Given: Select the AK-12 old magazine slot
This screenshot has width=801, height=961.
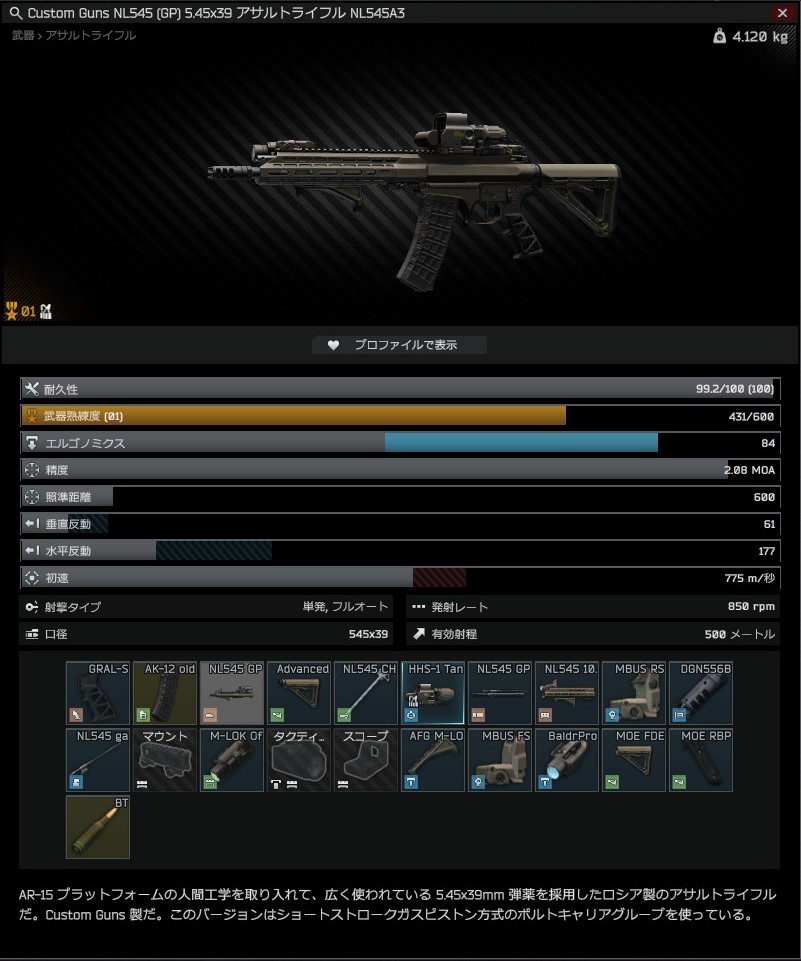Looking at the screenshot, I should pos(165,693).
